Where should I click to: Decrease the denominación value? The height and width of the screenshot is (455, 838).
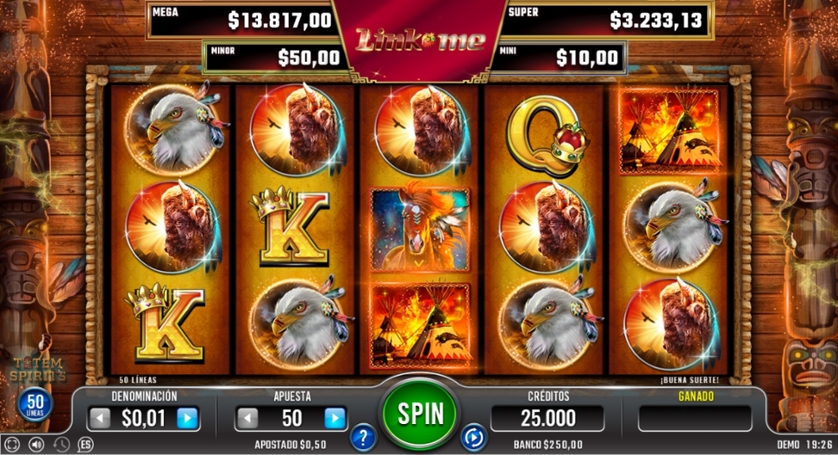click(x=101, y=418)
